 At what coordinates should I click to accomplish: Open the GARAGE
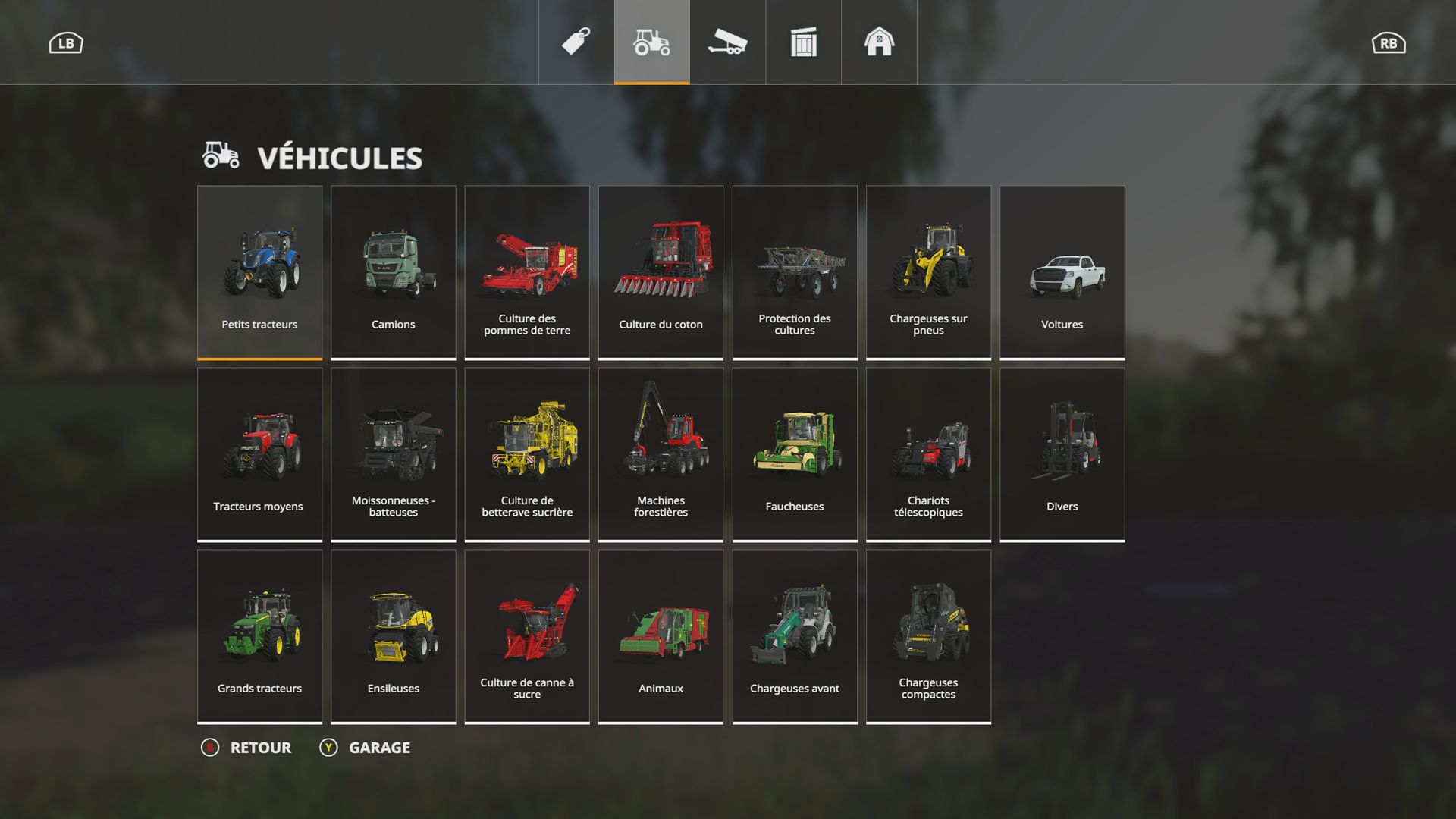tap(378, 748)
